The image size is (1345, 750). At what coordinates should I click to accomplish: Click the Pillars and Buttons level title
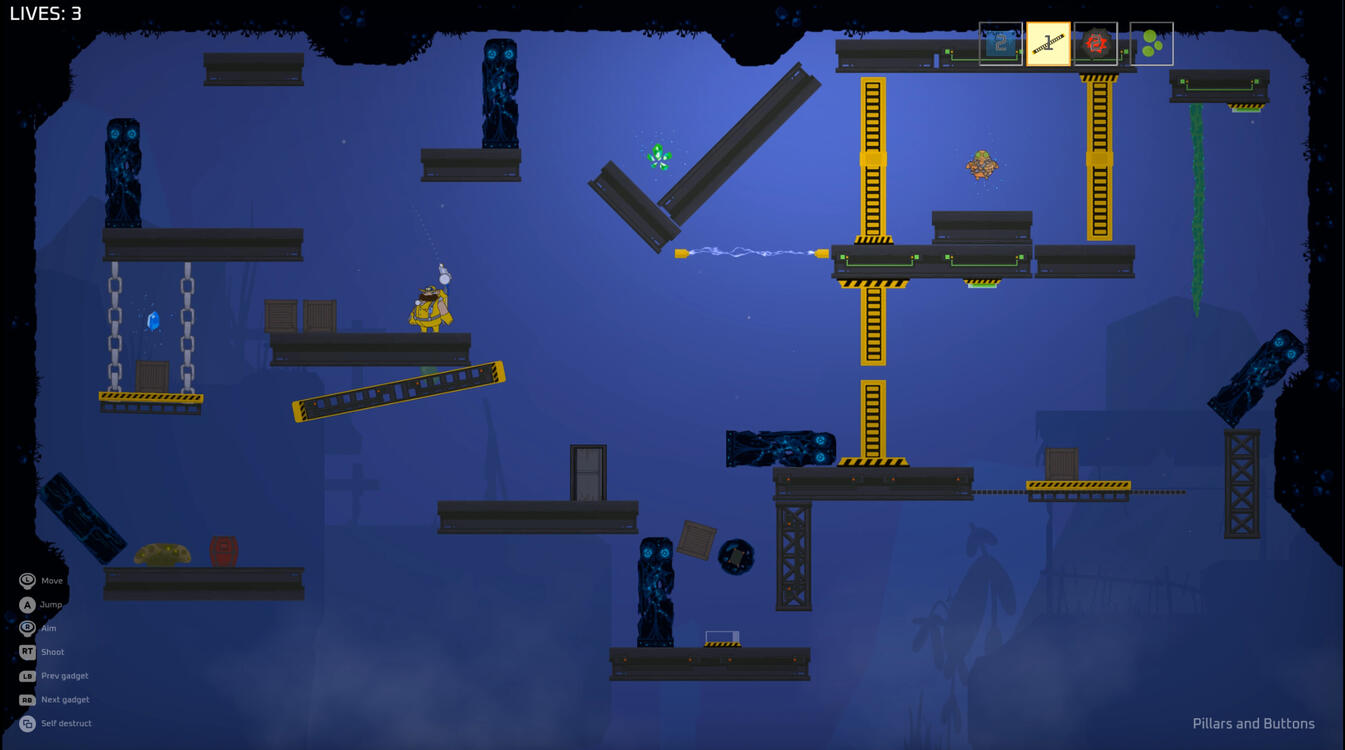(x=1253, y=723)
